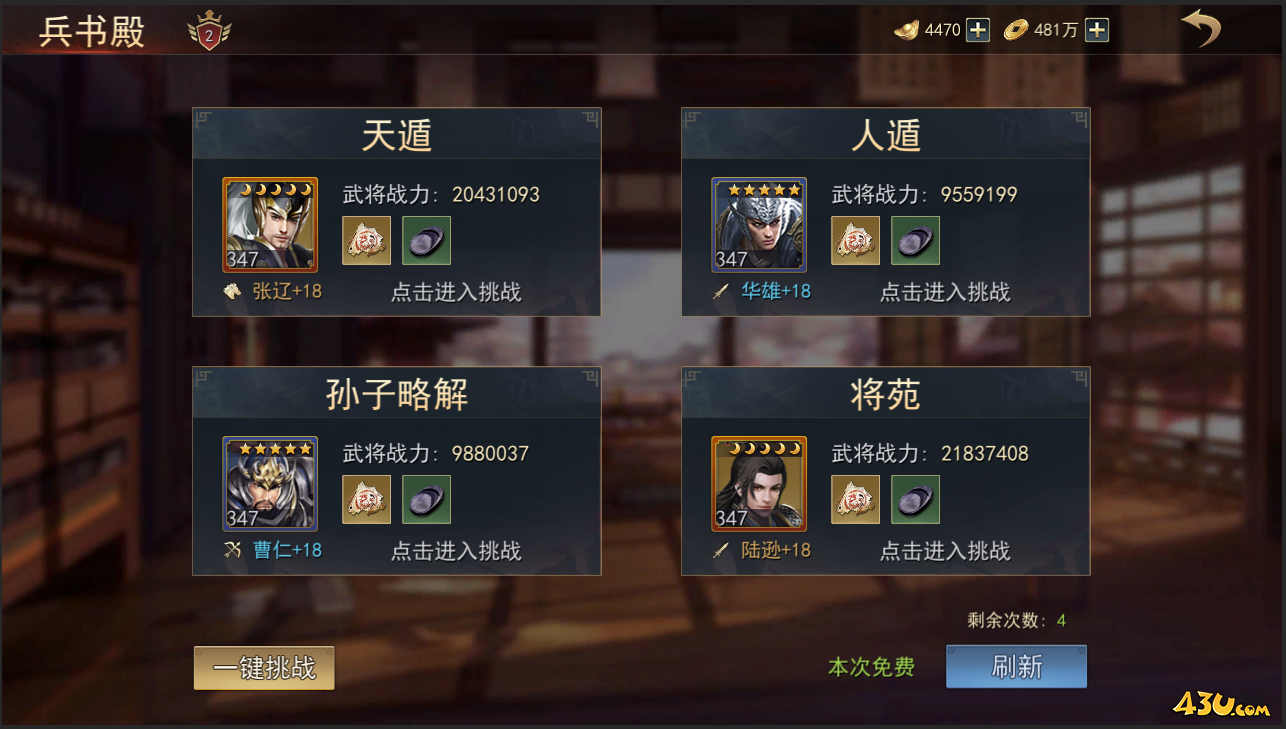Select the 陆逊 avatar in 将苑
Image resolution: width=1286 pixels, height=729 pixels.
(759, 483)
